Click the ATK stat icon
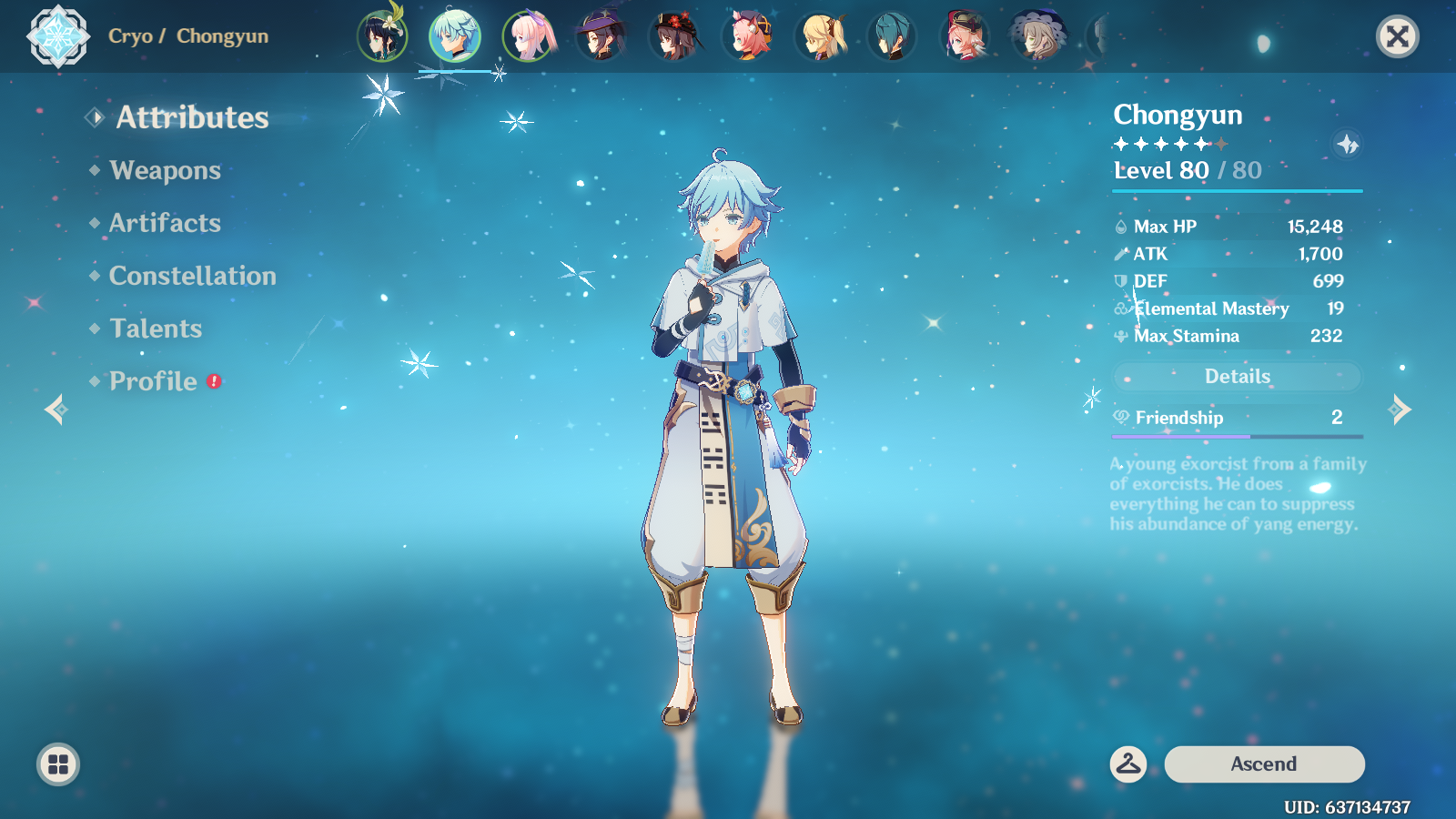The height and width of the screenshot is (819, 1456). [x=1120, y=254]
